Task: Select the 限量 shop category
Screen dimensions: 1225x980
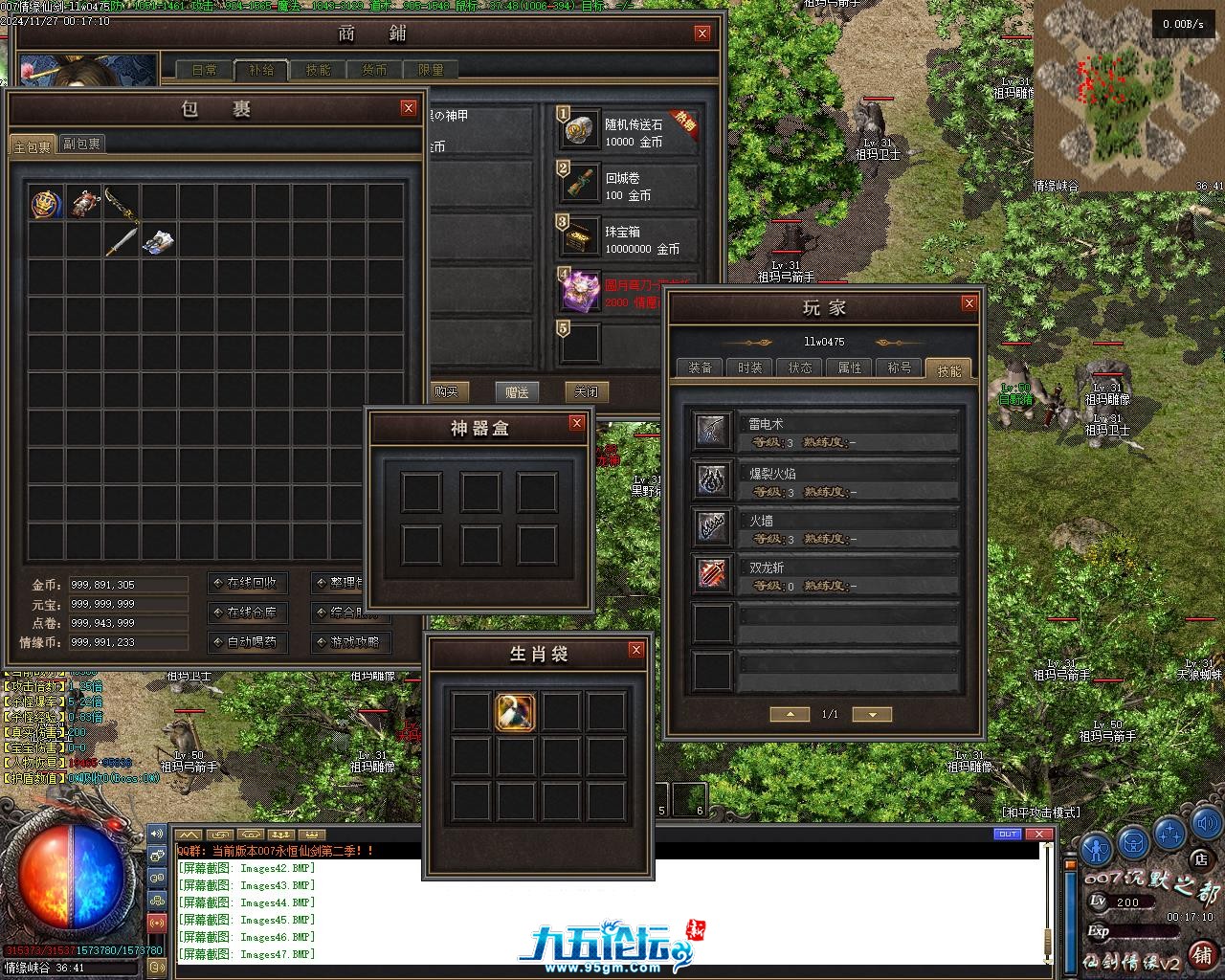Action: 431,70
